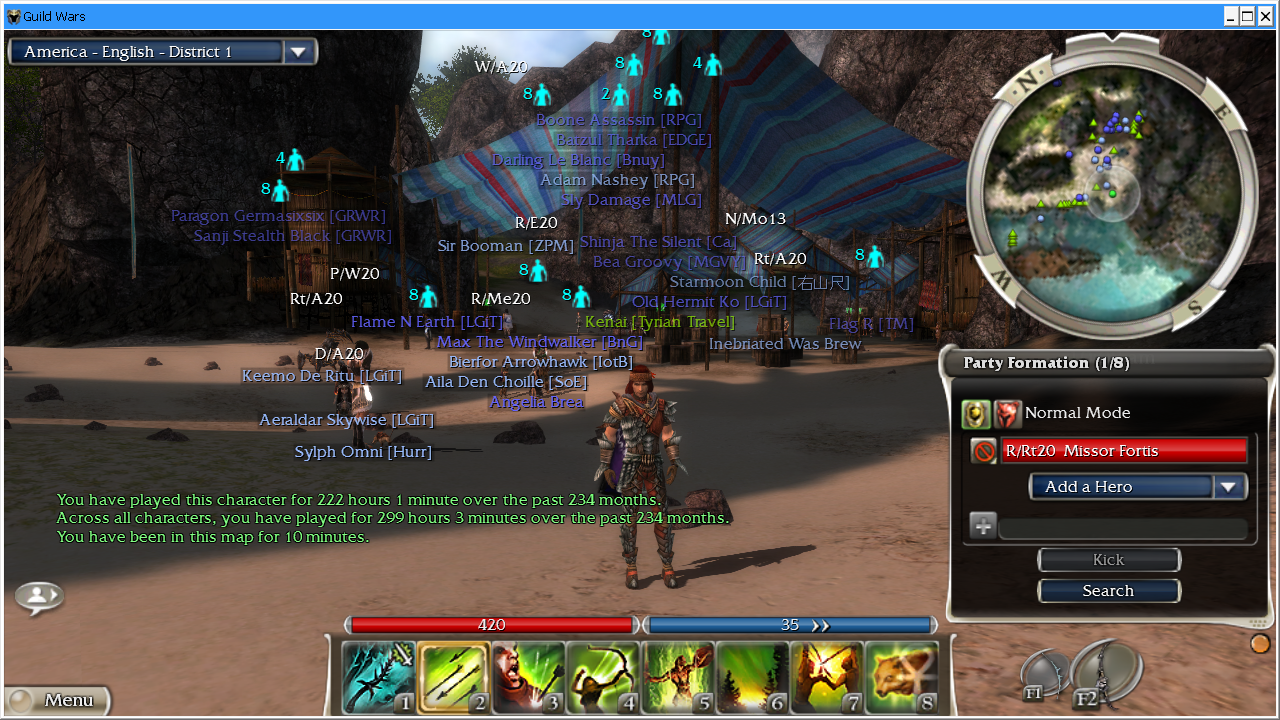The image size is (1280, 720).
Task: Click the Search button in Party Formation
Action: [1108, 591]
